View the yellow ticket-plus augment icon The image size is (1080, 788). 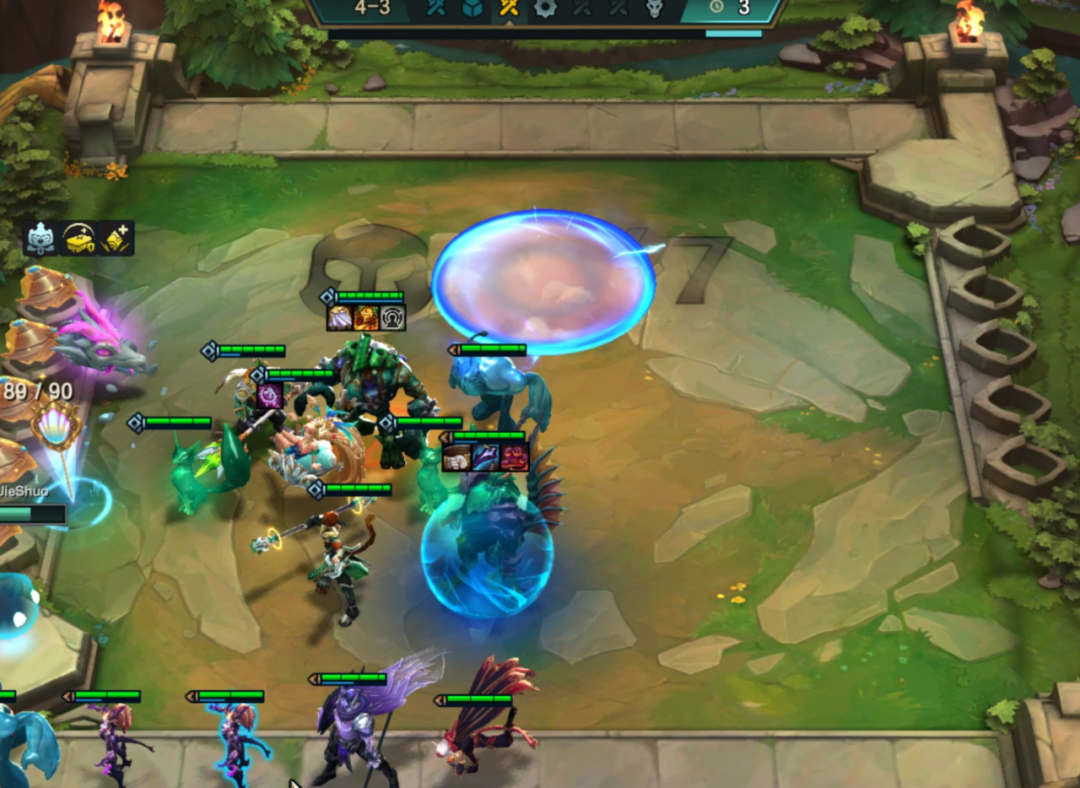coord(116,238)
